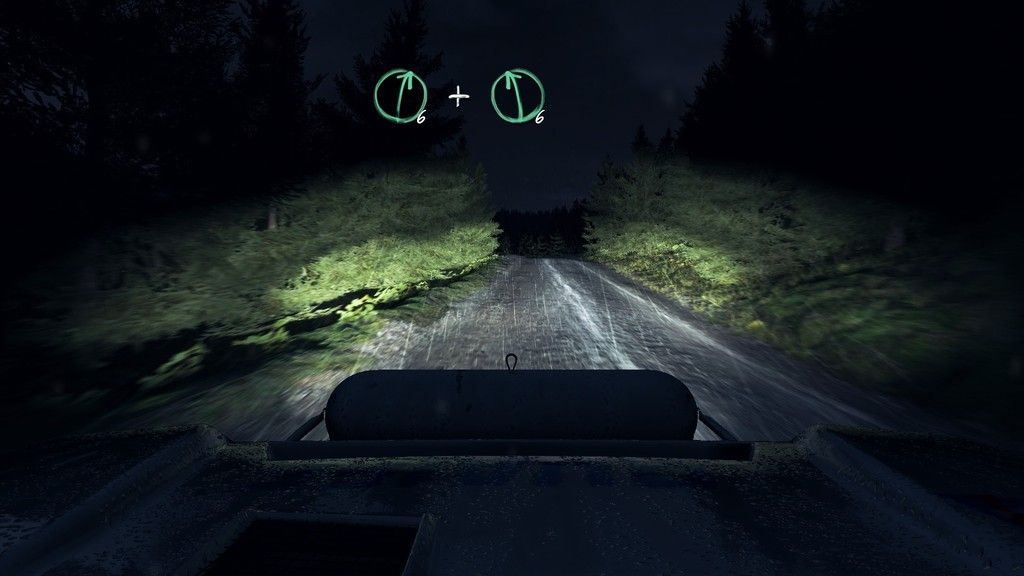Click the right-curving arrow pace note icon
Image resolution: width=1024 pixels, height=576 pixels.
coord(399,96)
